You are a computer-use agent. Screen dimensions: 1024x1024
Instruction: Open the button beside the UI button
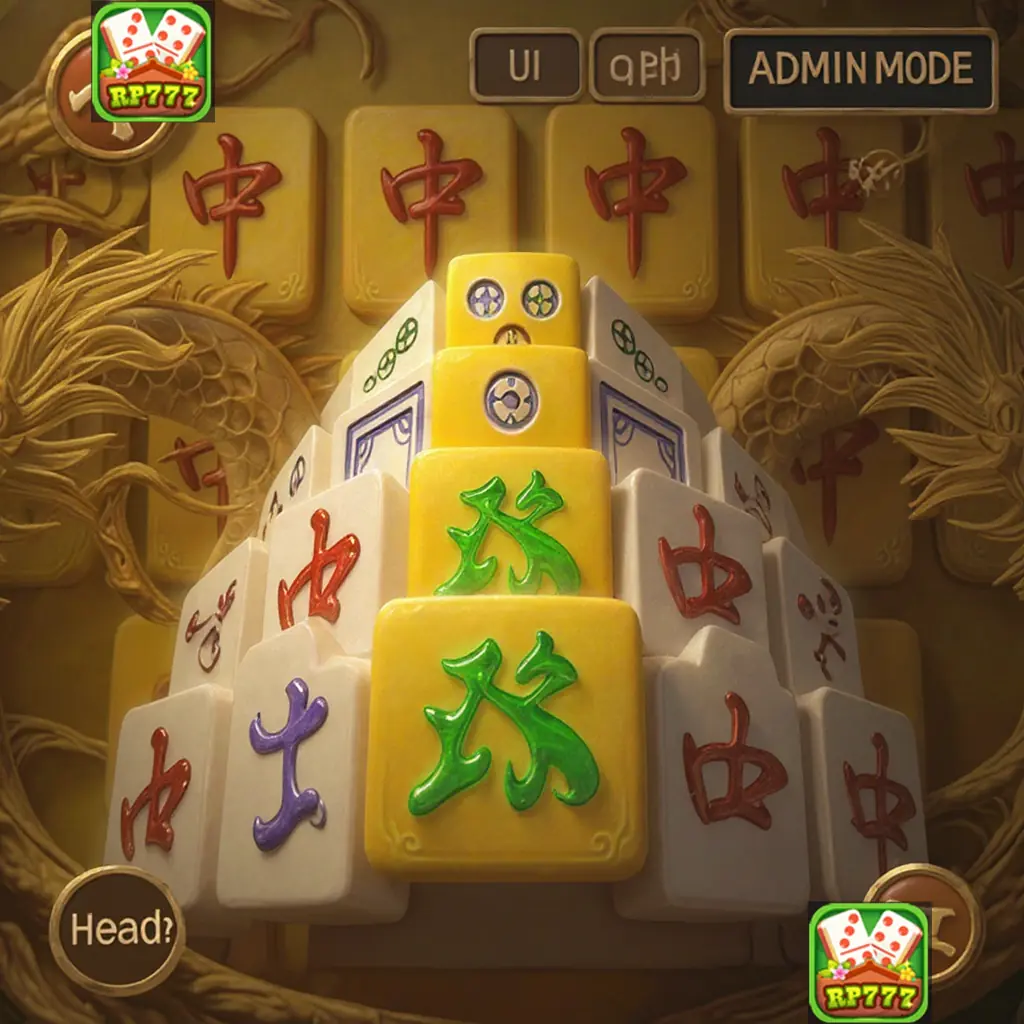pyautogui.click(x=647, y=66)
